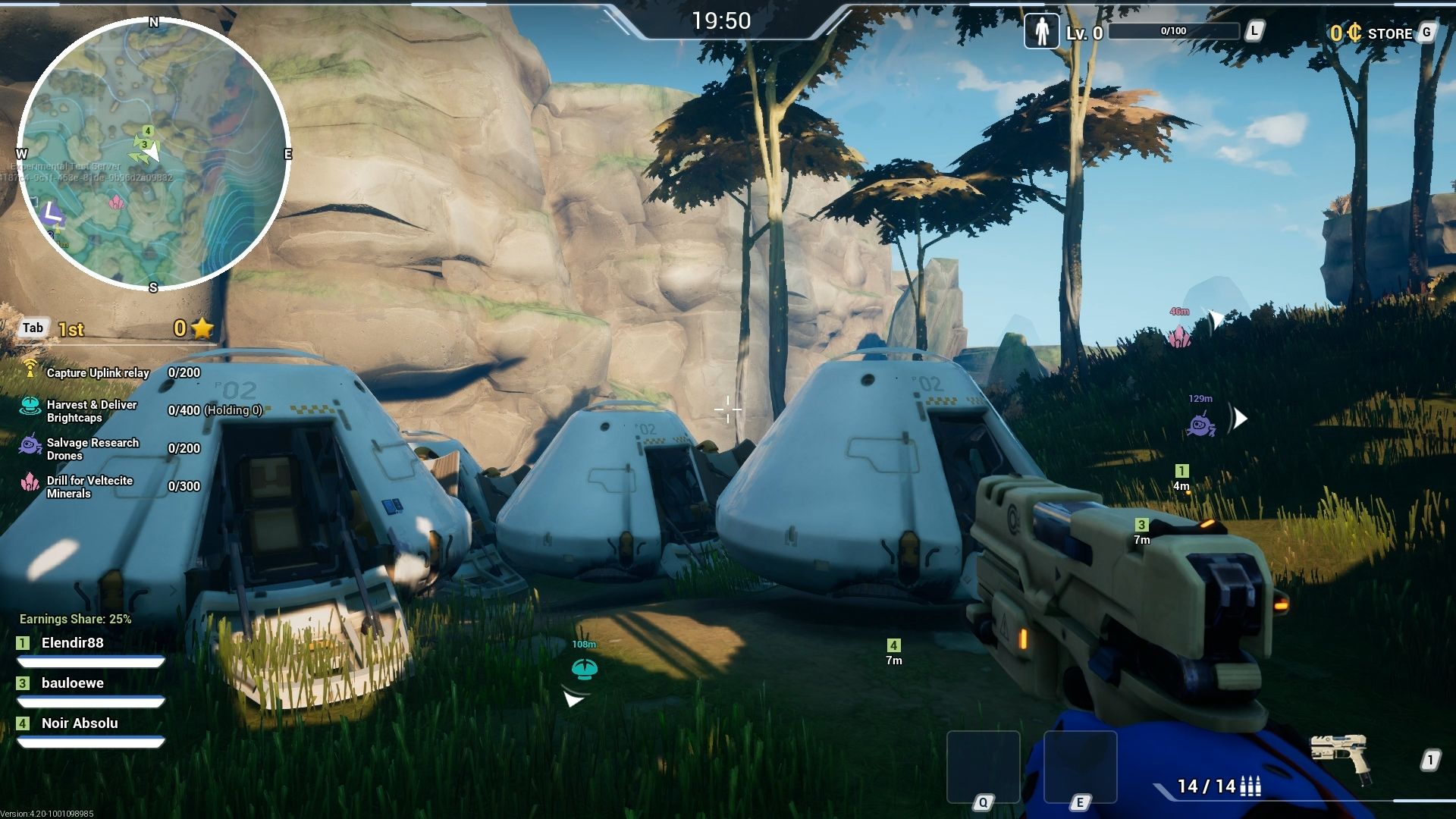Click the pink Veltecite crystal waypoint marker
The image size is (1456, 819).
1179,336
